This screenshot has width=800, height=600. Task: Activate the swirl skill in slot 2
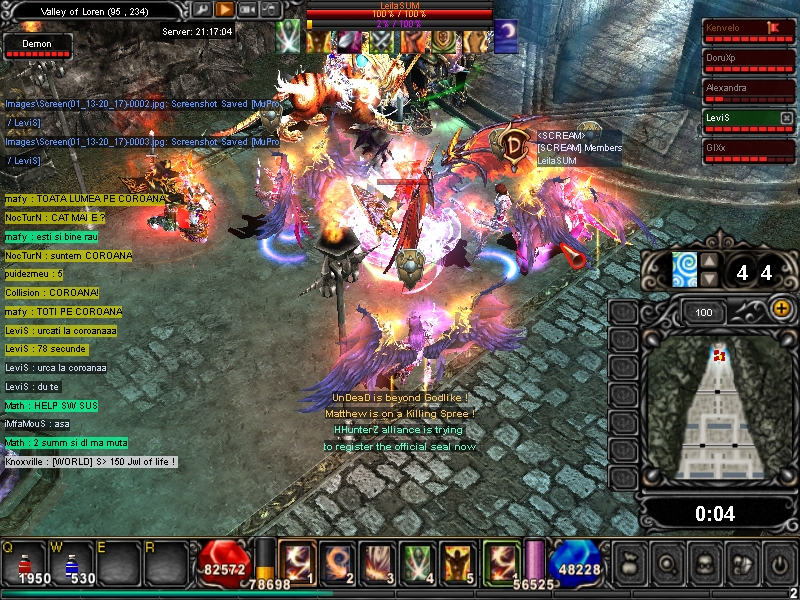coord(337,561)
